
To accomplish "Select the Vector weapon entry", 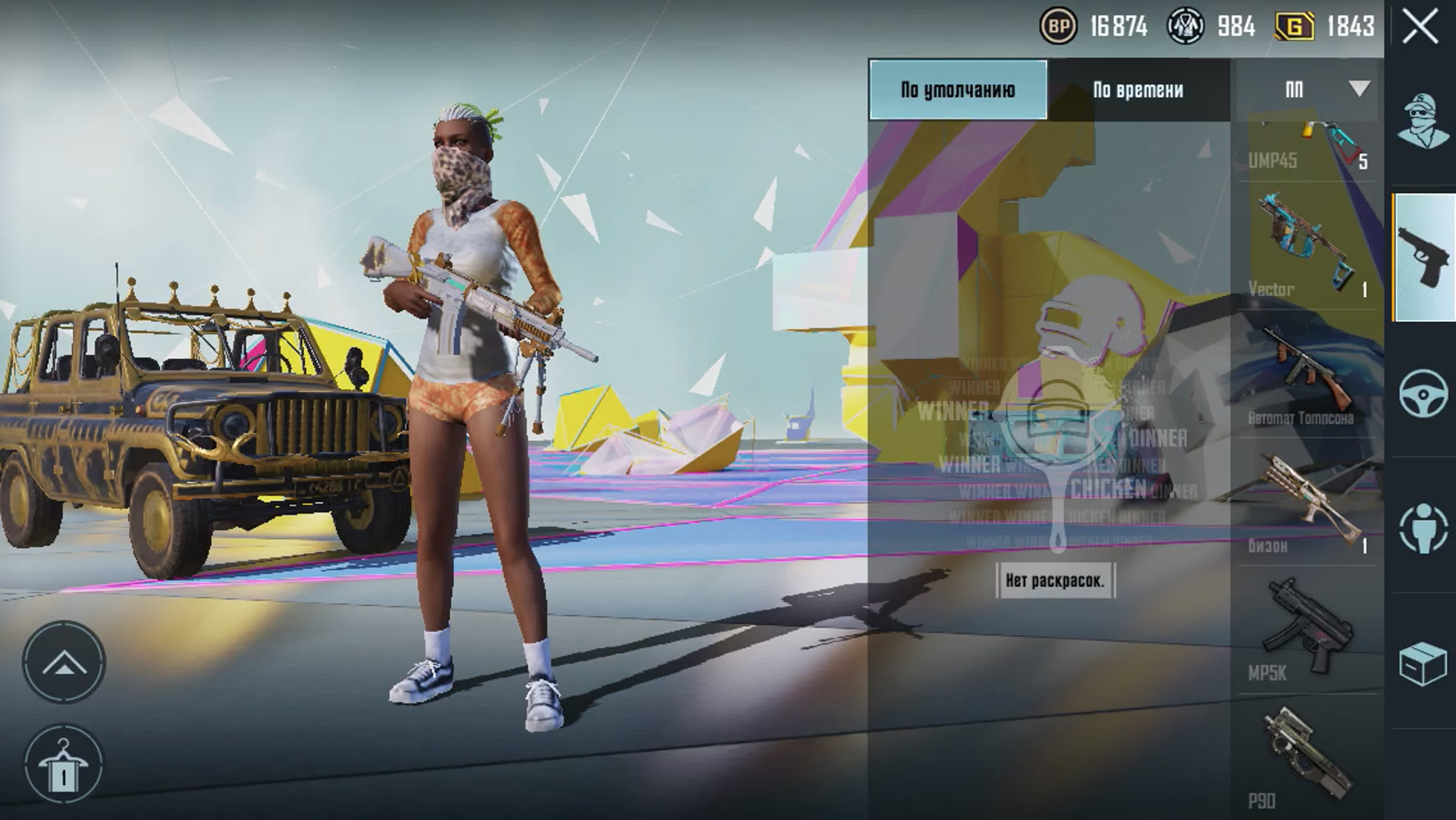I will click(1308, 246).
